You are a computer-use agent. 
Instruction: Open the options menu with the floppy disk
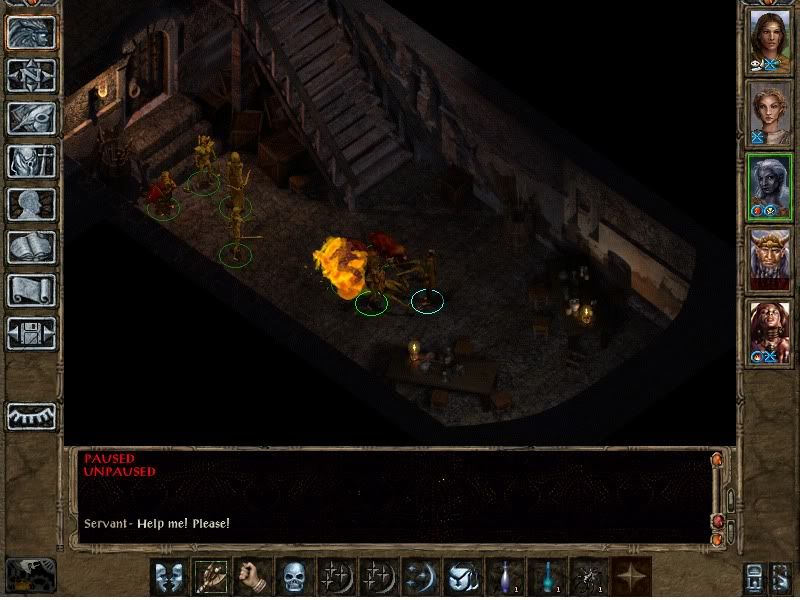(31, 333)
